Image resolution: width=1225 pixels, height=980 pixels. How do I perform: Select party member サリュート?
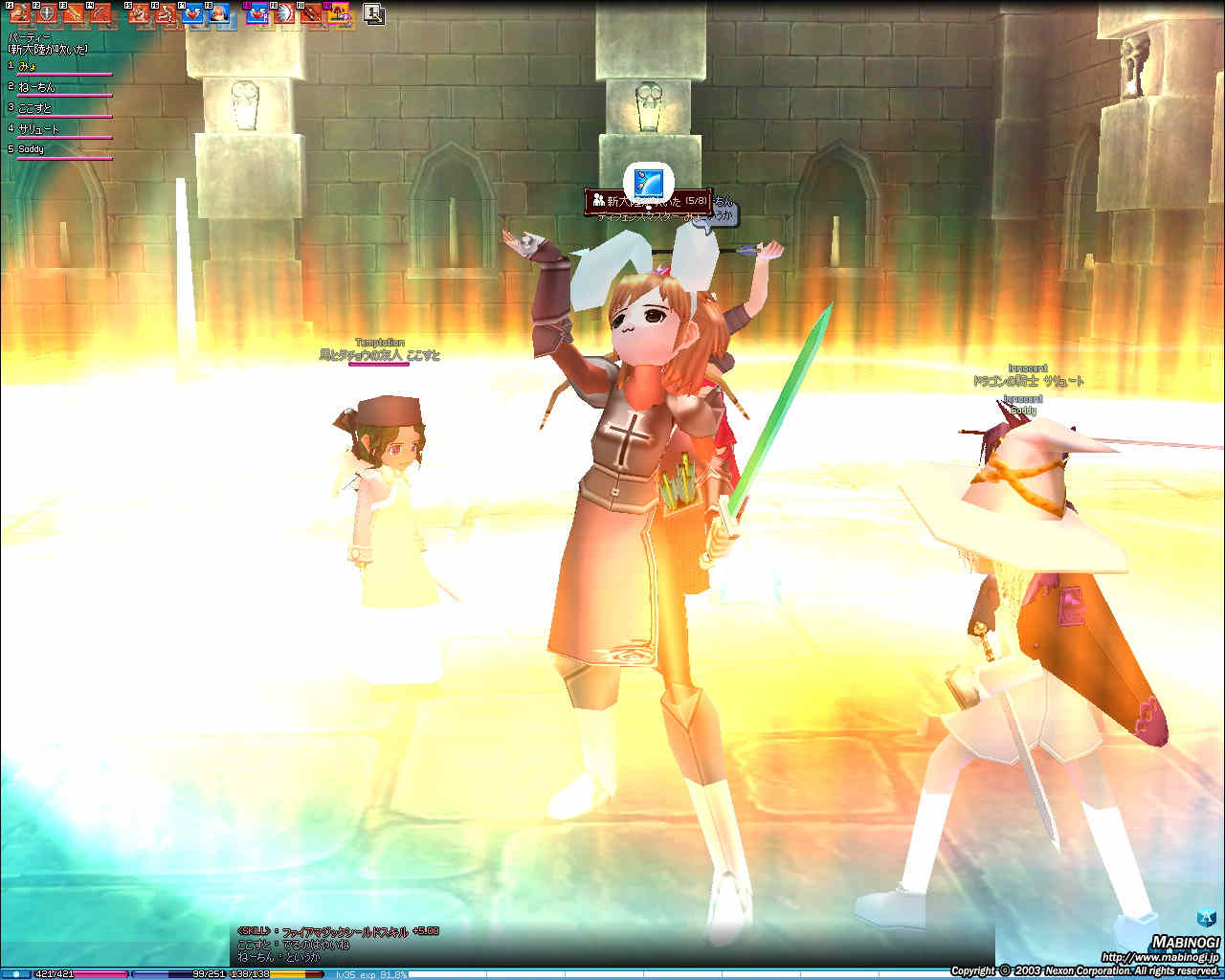(38, 129)
